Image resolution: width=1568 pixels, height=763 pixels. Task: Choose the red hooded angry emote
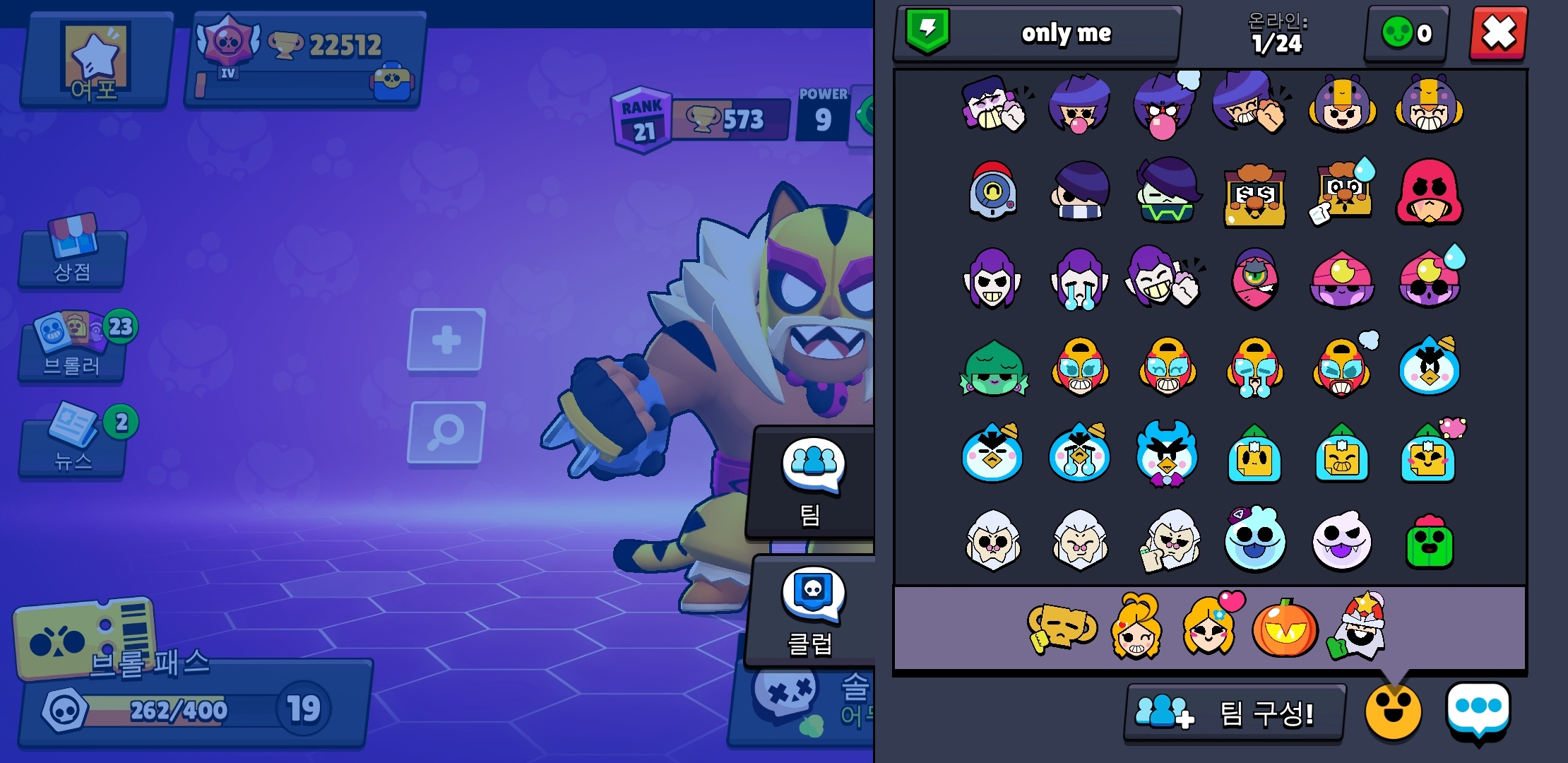tap(1429, 192)
